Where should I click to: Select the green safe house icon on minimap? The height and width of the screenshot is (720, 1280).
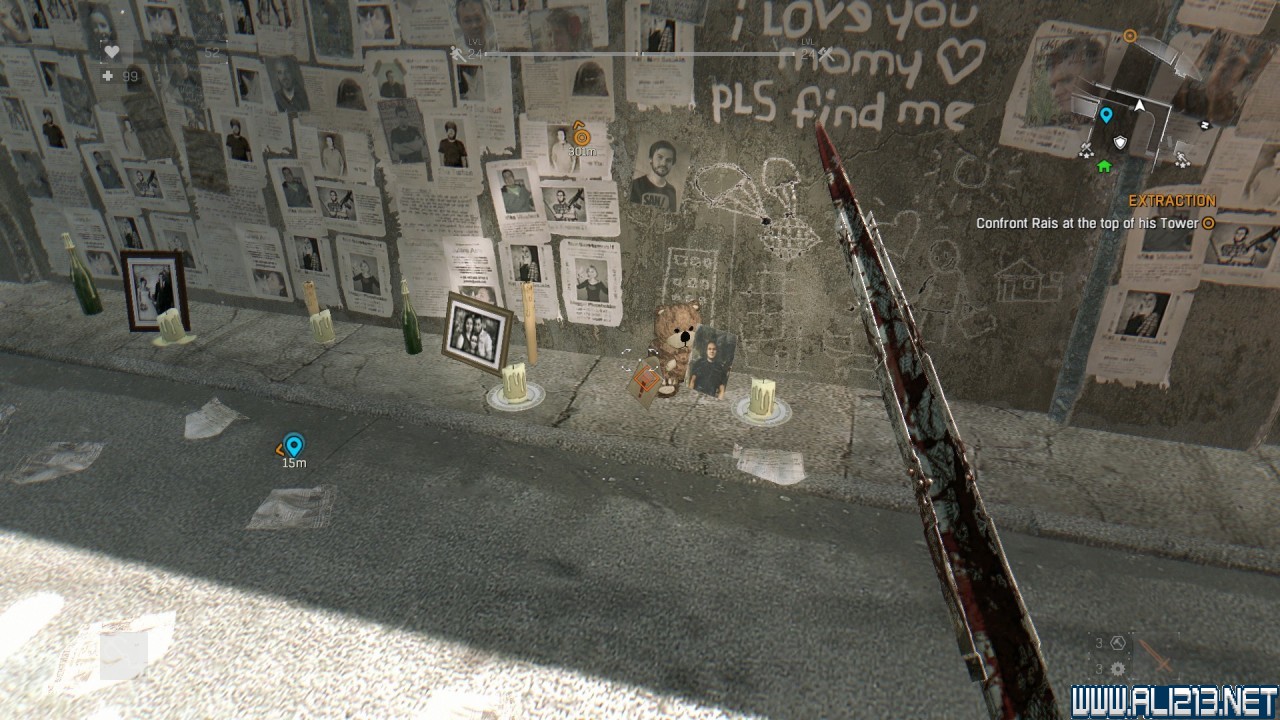pos(1104,166)
